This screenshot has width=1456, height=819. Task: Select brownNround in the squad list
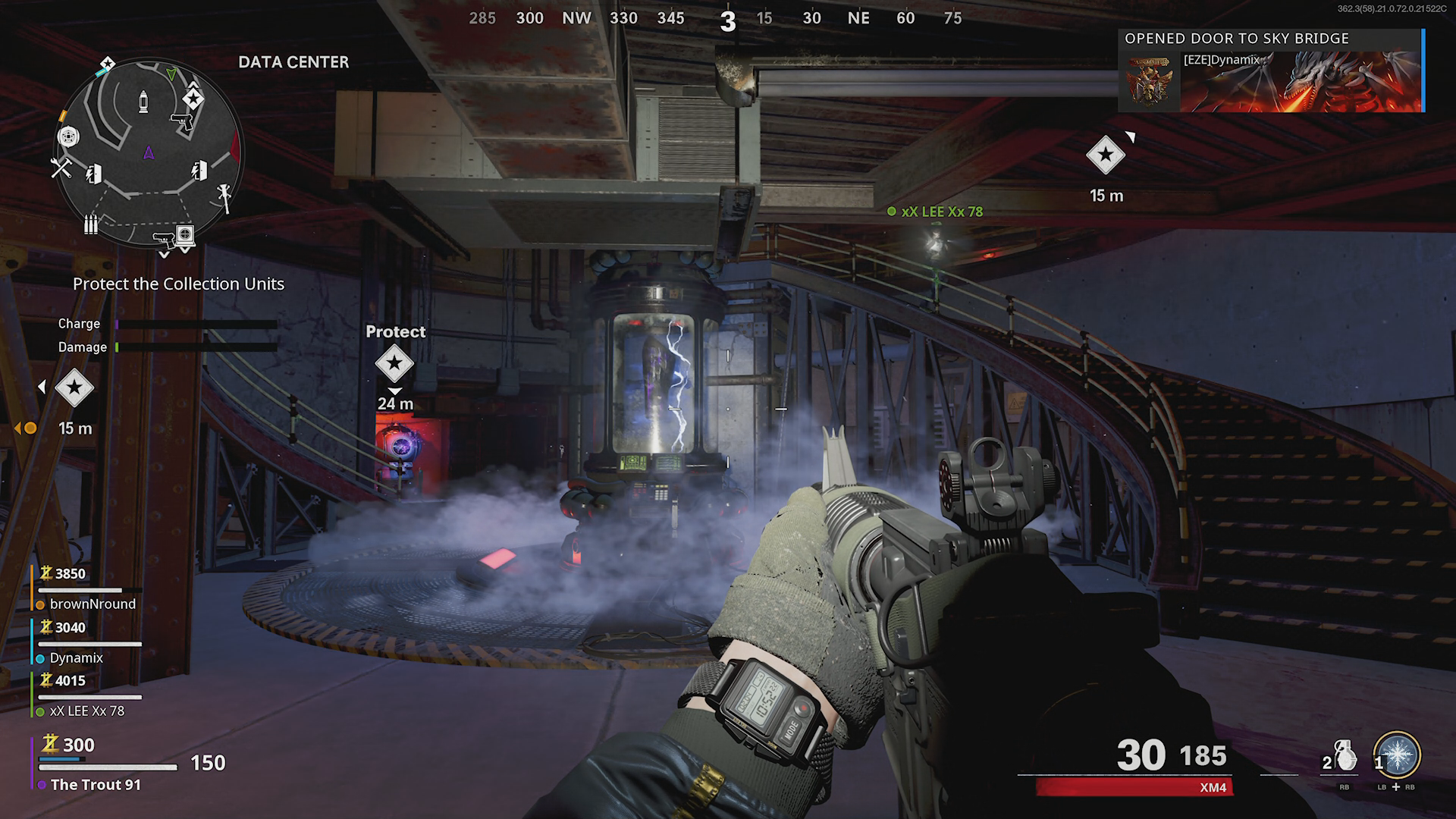(x=93, y=604)
